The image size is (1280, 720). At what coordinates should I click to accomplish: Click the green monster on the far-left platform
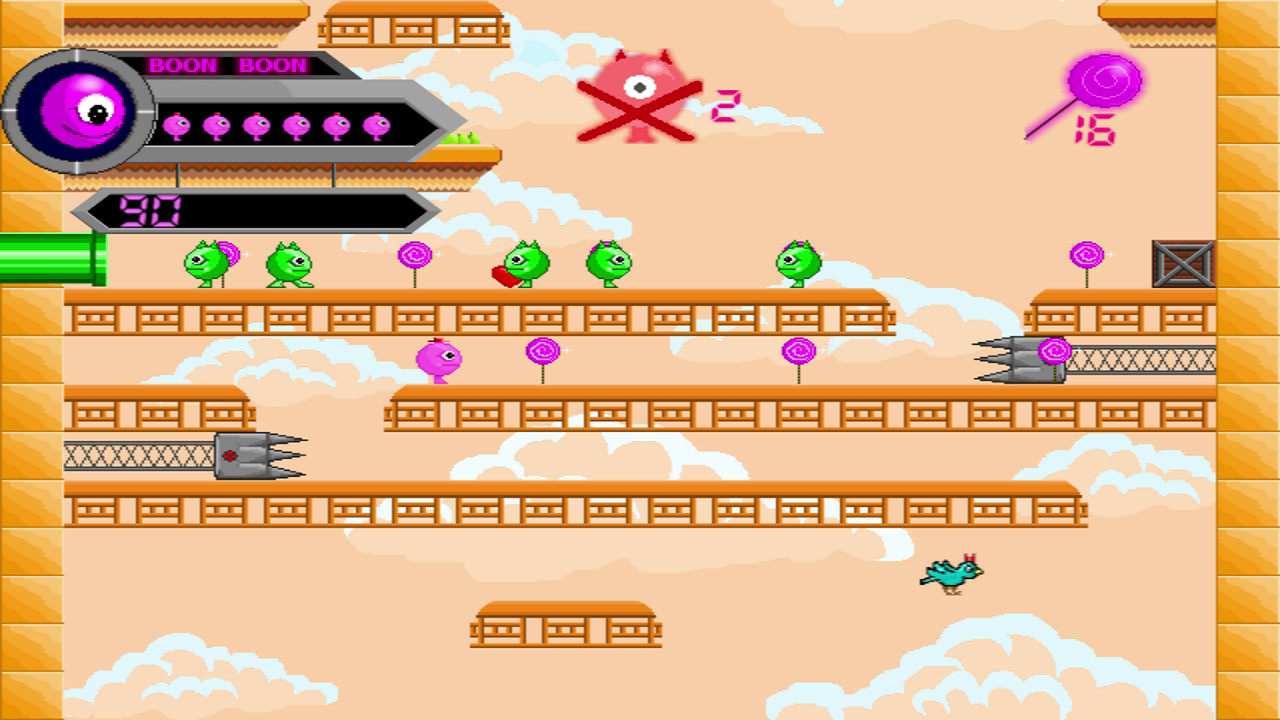[x=205, y=264]
